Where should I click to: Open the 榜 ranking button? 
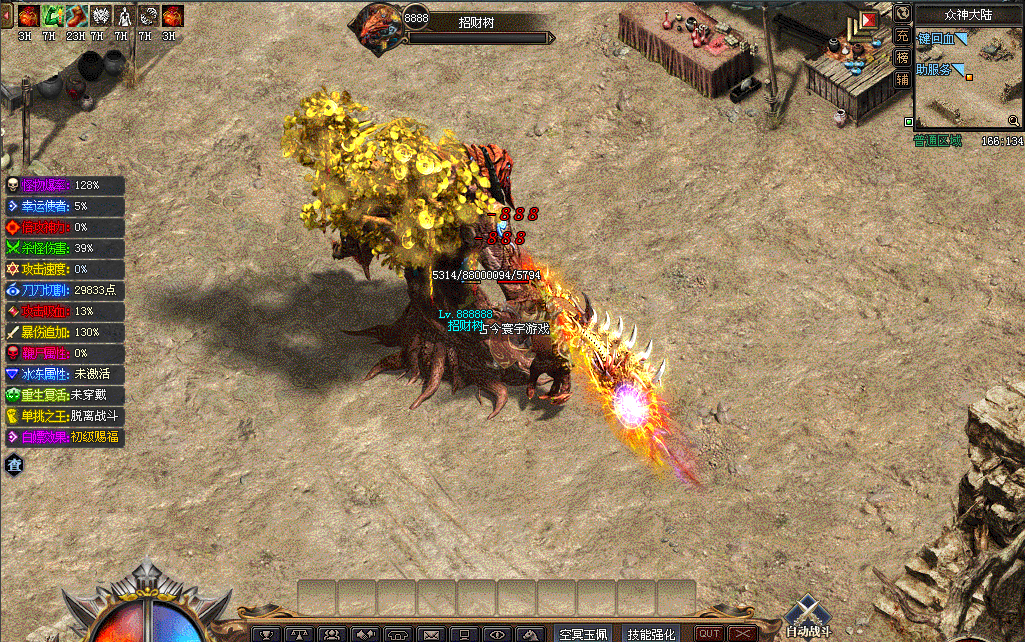click(x=902, y=58)
